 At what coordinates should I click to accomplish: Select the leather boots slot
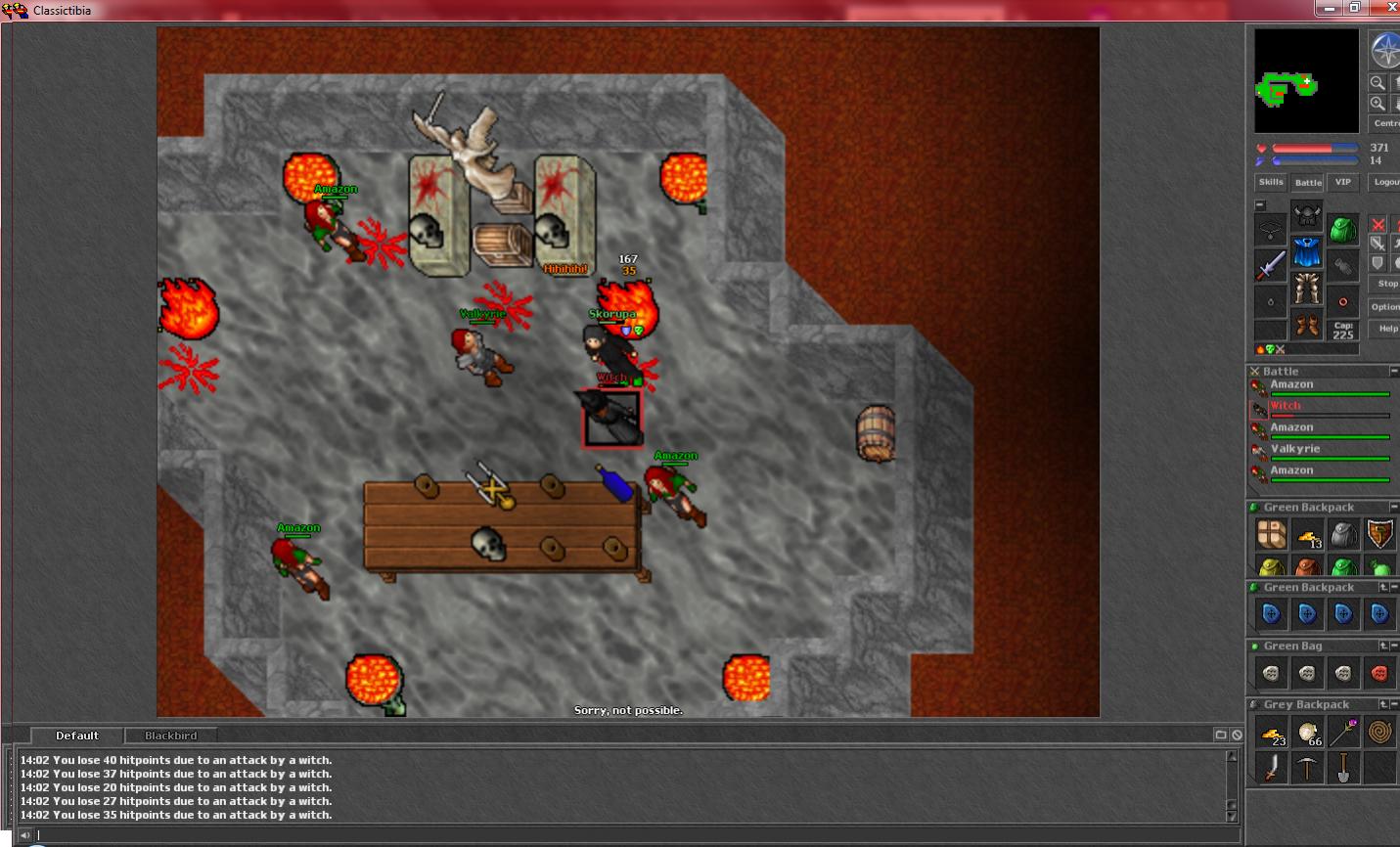coord(1307,324)
